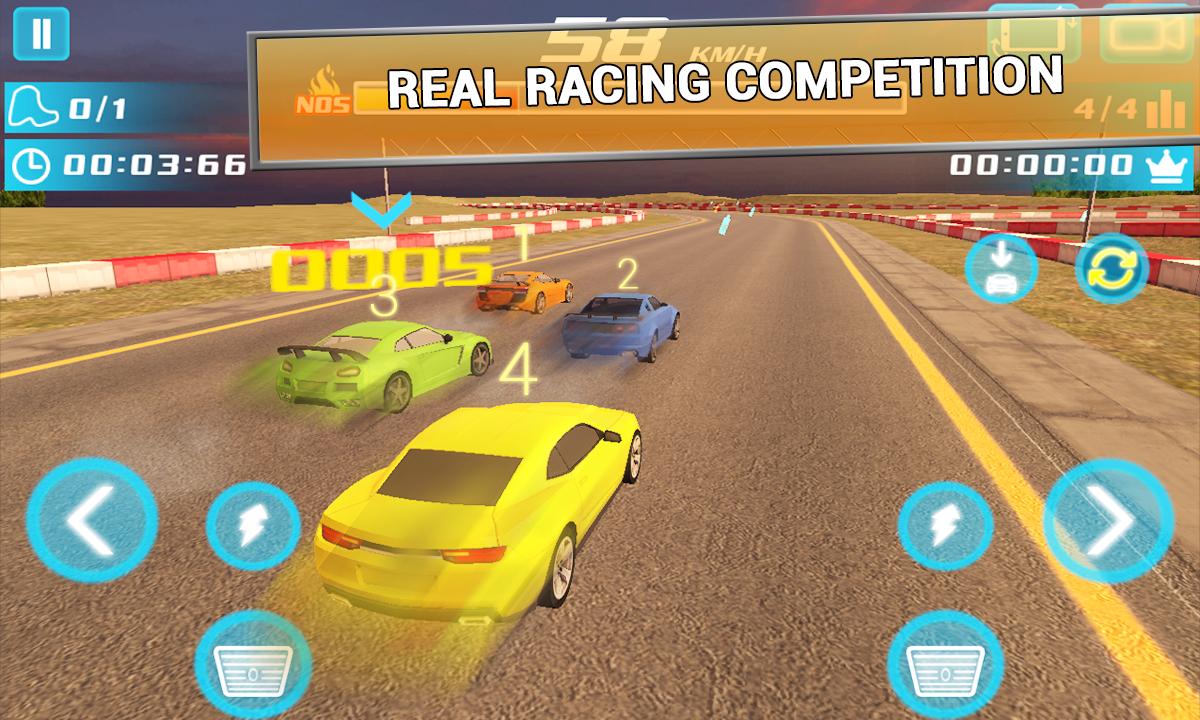Steer left with the left arrow button
The width and height of the screenshot is (1200, 720).
(x=91, y=518)
